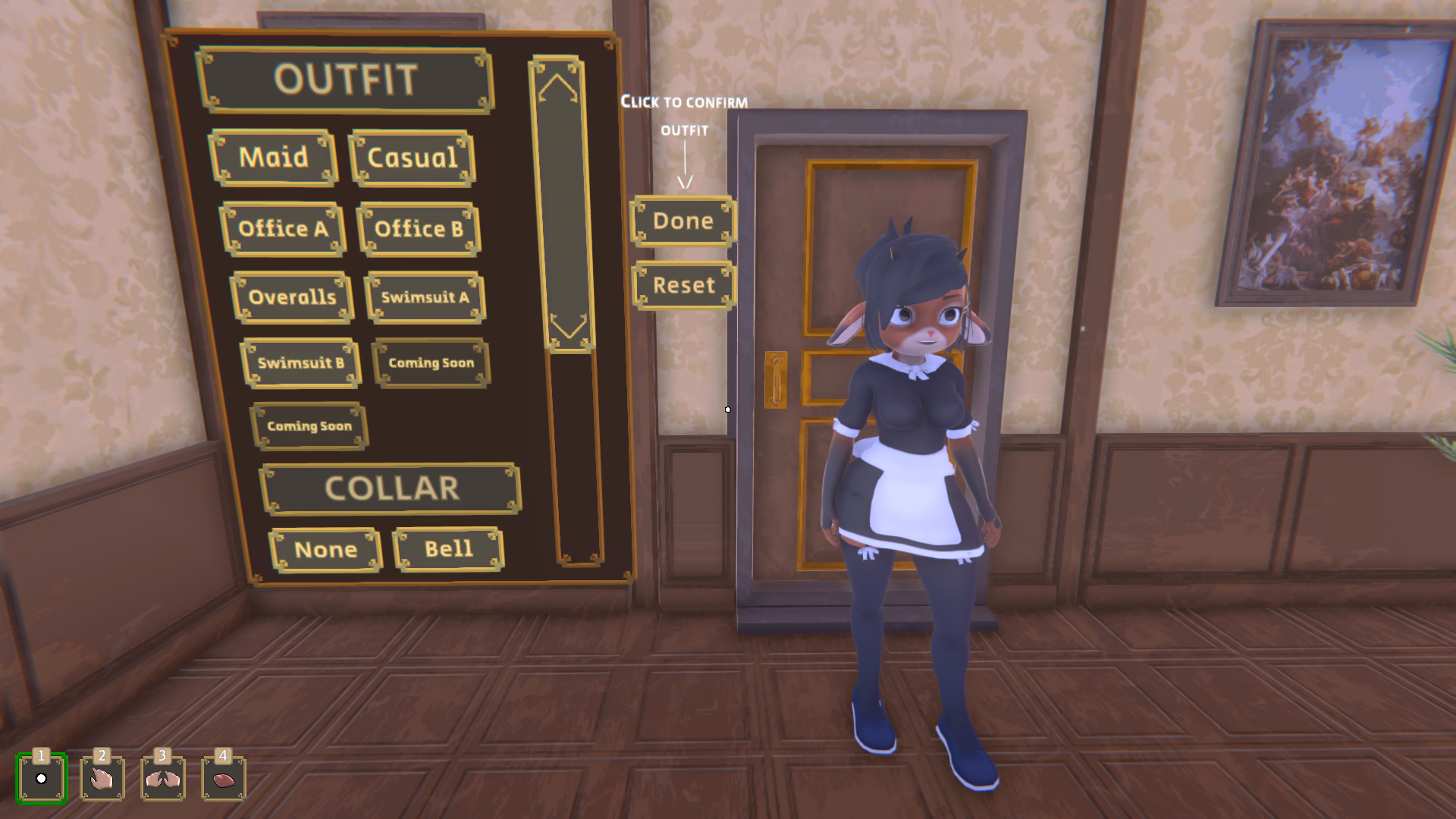Screen dimensions: 1456x819
Task: Pick the Office A outfit
Action: (283, 228)
